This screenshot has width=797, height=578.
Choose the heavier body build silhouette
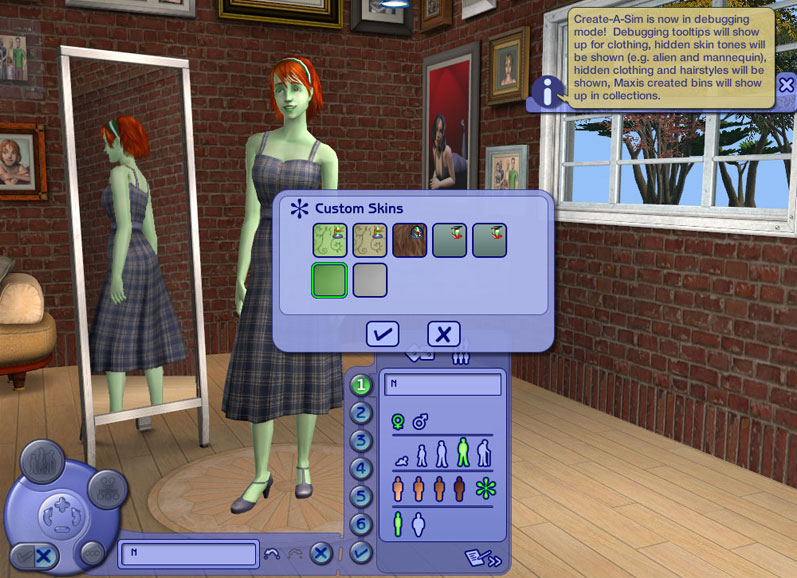(419, 524)
